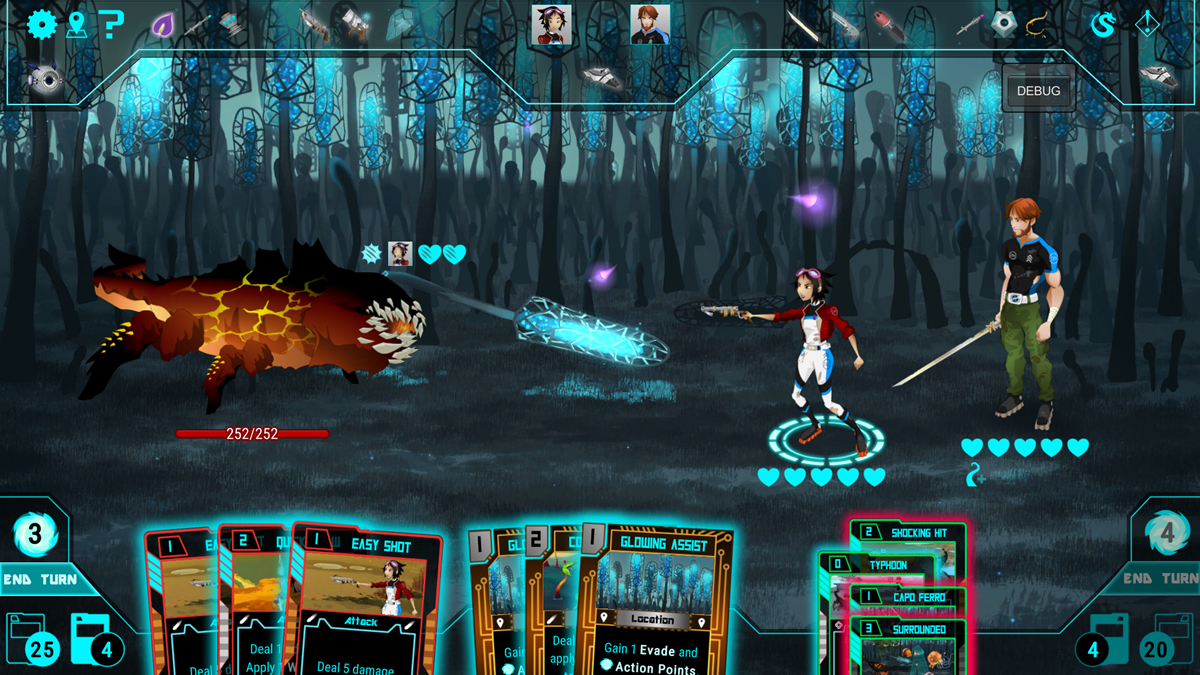Select the red-haired man character portrait
Screen dimensions: 1200x675
[650, 25]
